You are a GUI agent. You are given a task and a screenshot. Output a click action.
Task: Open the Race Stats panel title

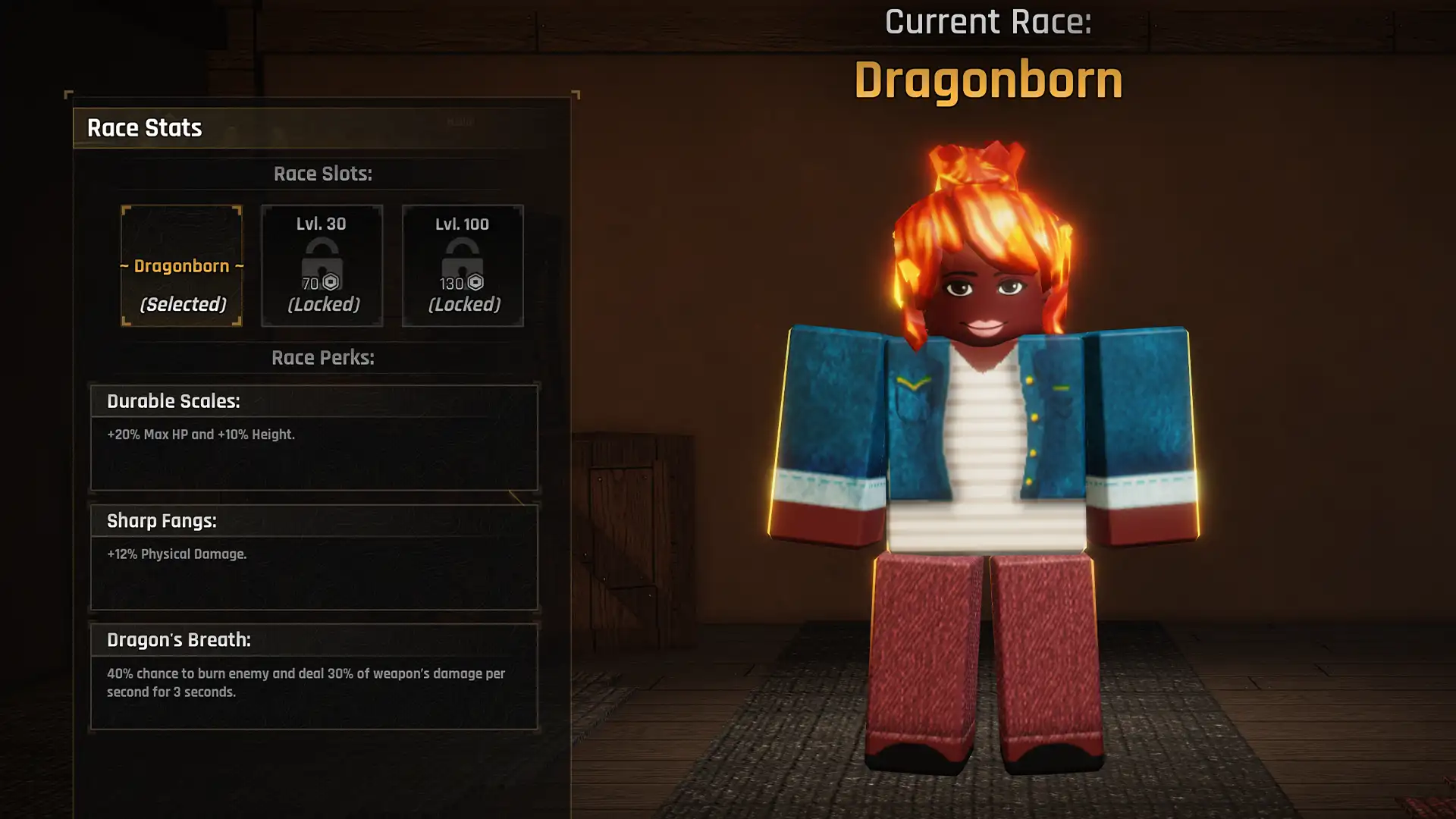pos(144,127)
